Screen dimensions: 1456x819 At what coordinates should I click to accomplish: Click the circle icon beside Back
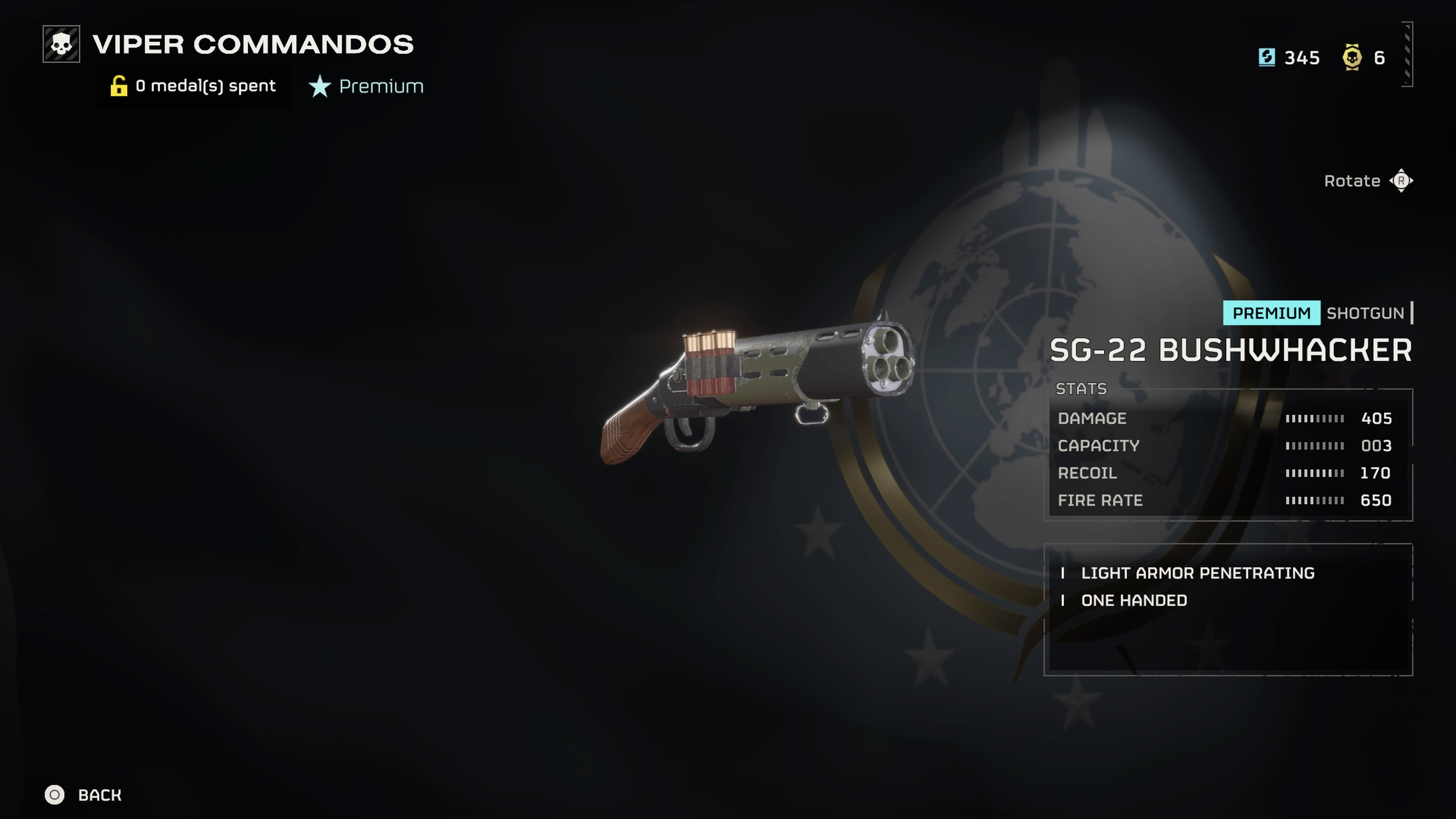(55, 795)
